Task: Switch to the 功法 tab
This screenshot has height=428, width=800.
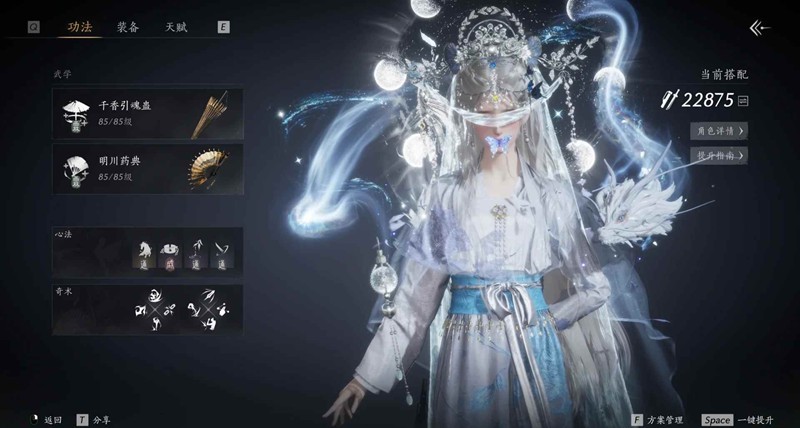Action: point(79,27)
